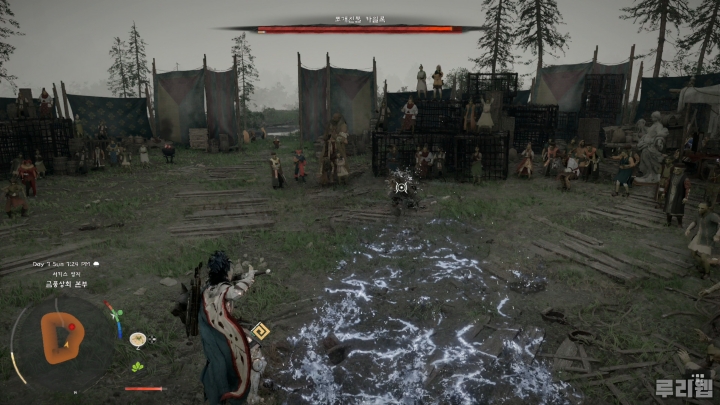Select the red marker on the minimap

coord(69,327)
